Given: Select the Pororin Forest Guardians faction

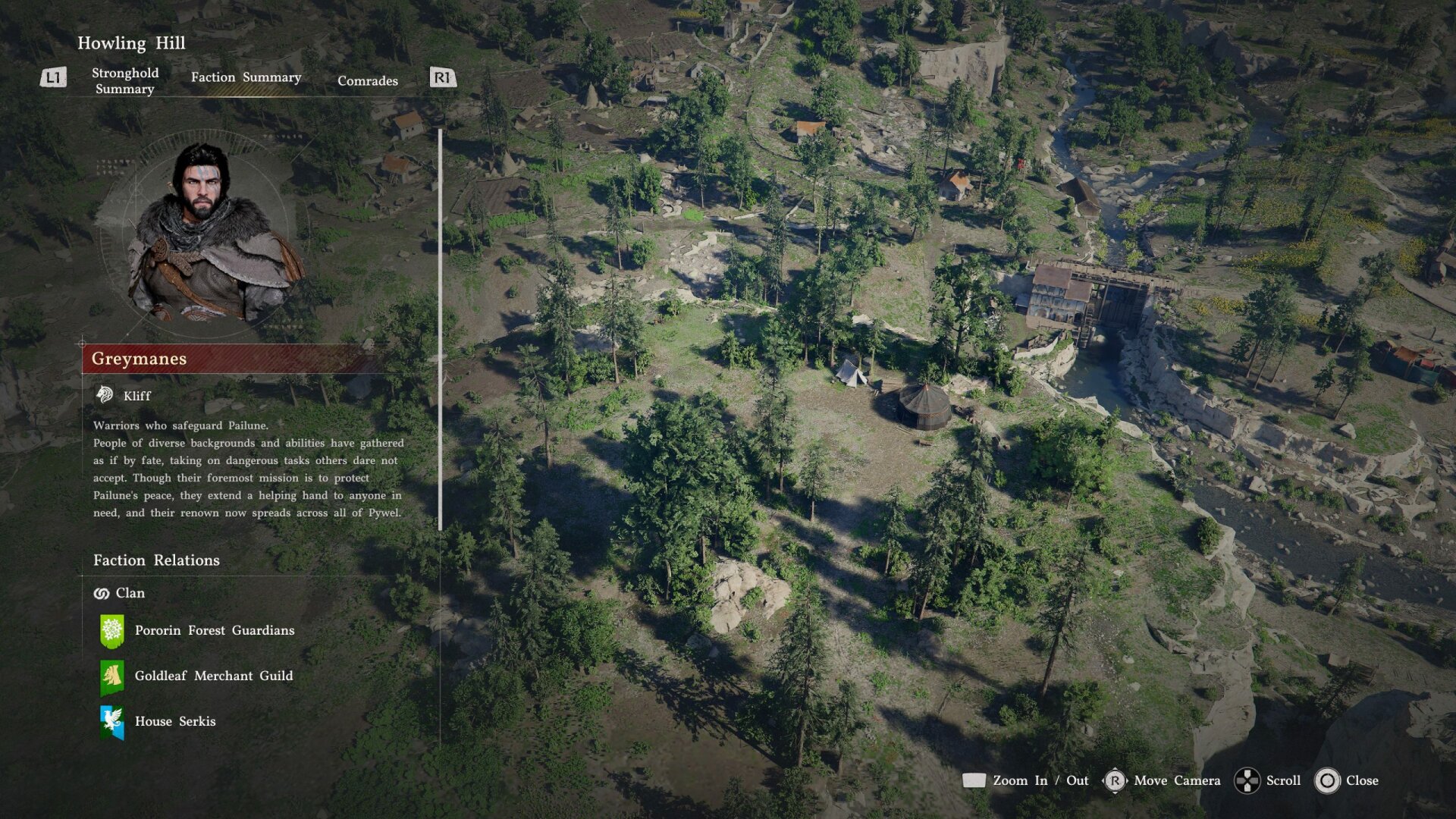Looking at the screenshot, I should coord(214,630).
